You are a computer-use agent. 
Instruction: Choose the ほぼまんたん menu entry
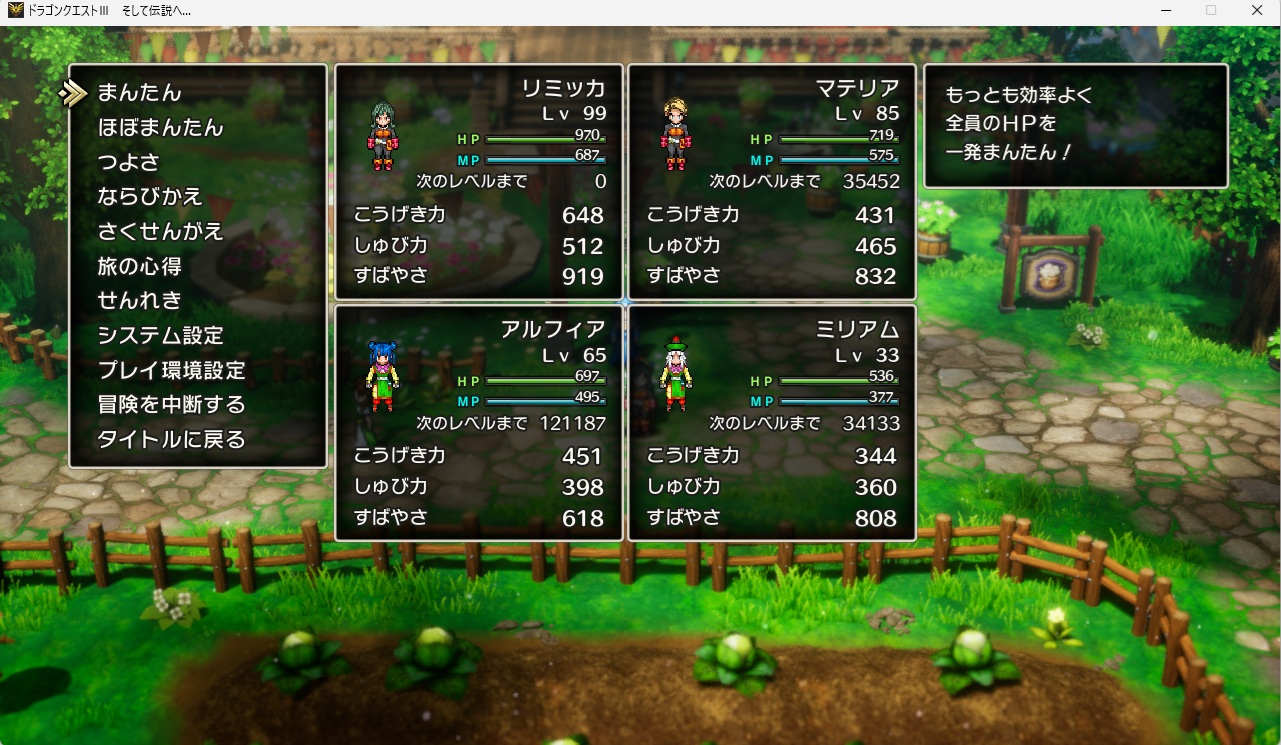160,128
